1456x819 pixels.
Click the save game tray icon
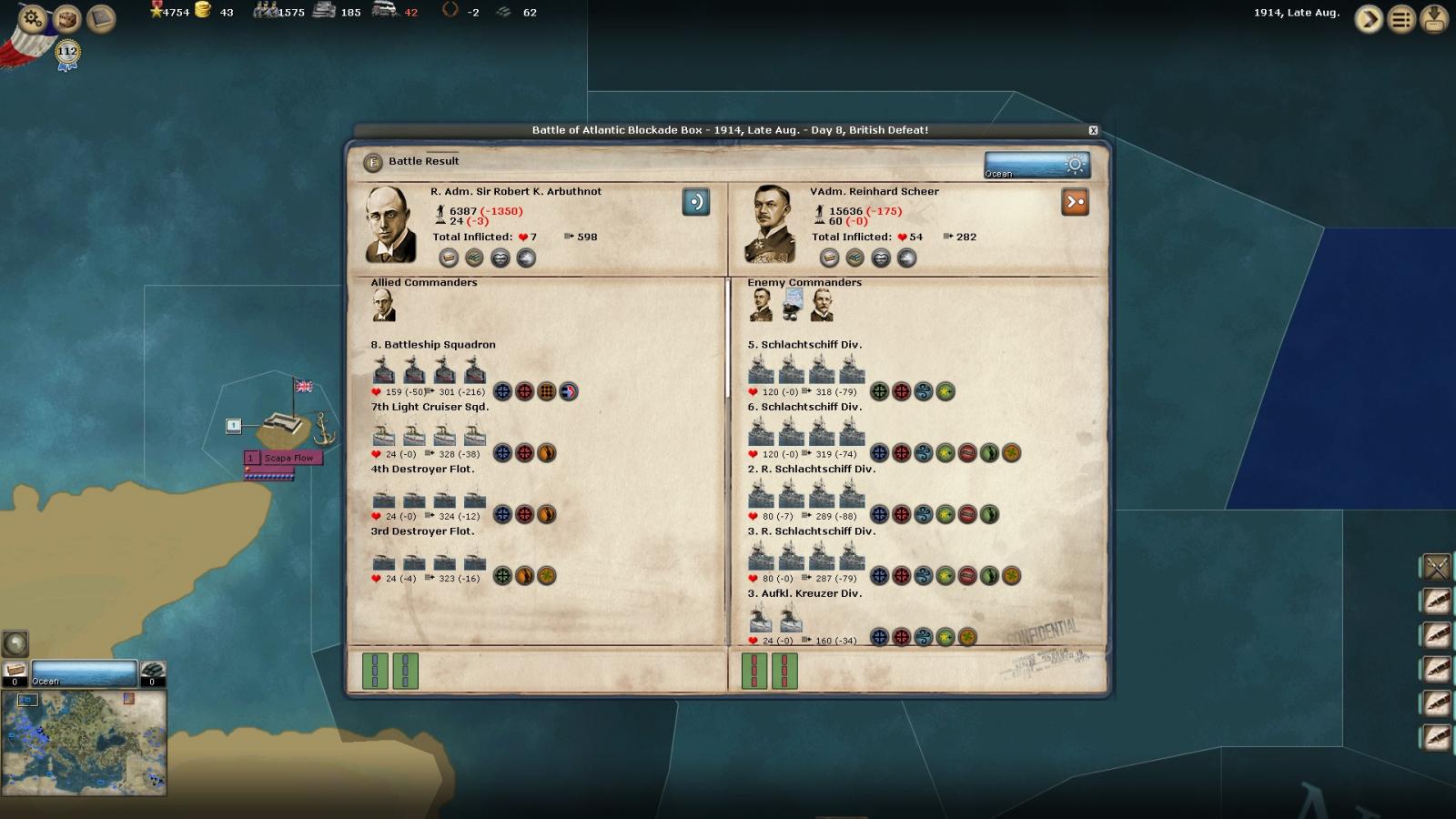pos(1434,19)
